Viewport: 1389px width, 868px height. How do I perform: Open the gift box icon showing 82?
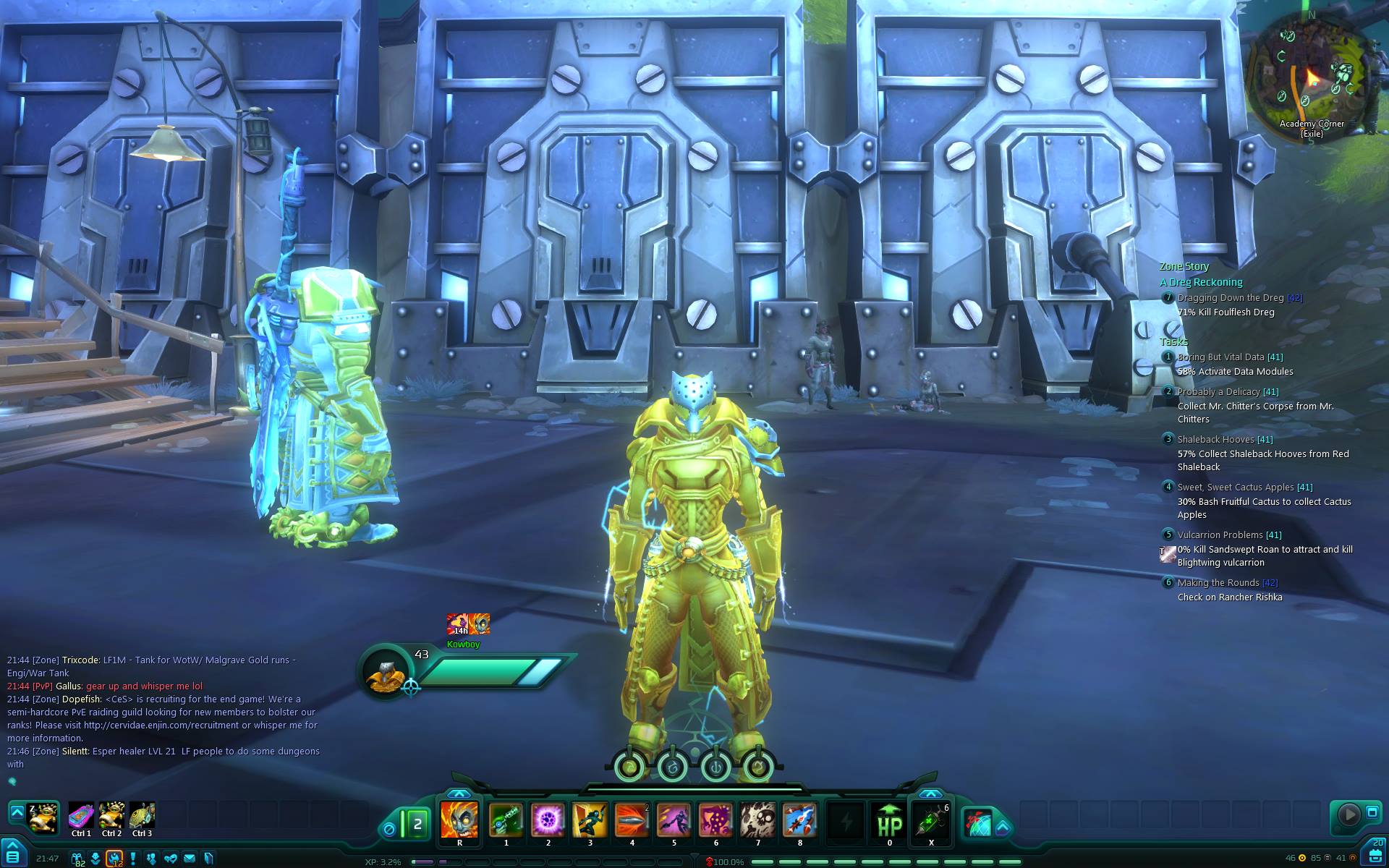pos(77,859)
